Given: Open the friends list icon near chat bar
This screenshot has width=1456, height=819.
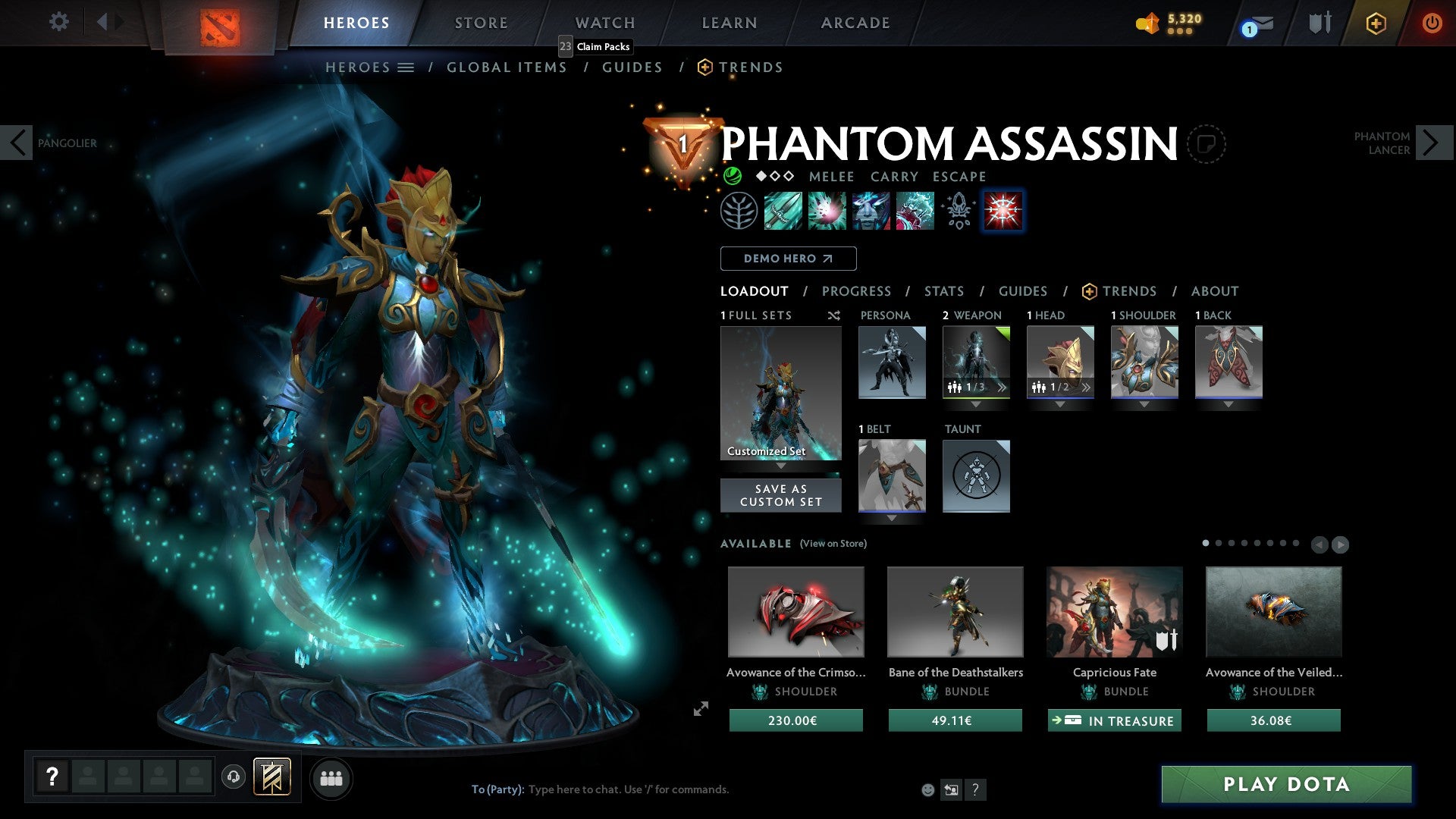Looking at the screenshot, I should click(331, 778).
